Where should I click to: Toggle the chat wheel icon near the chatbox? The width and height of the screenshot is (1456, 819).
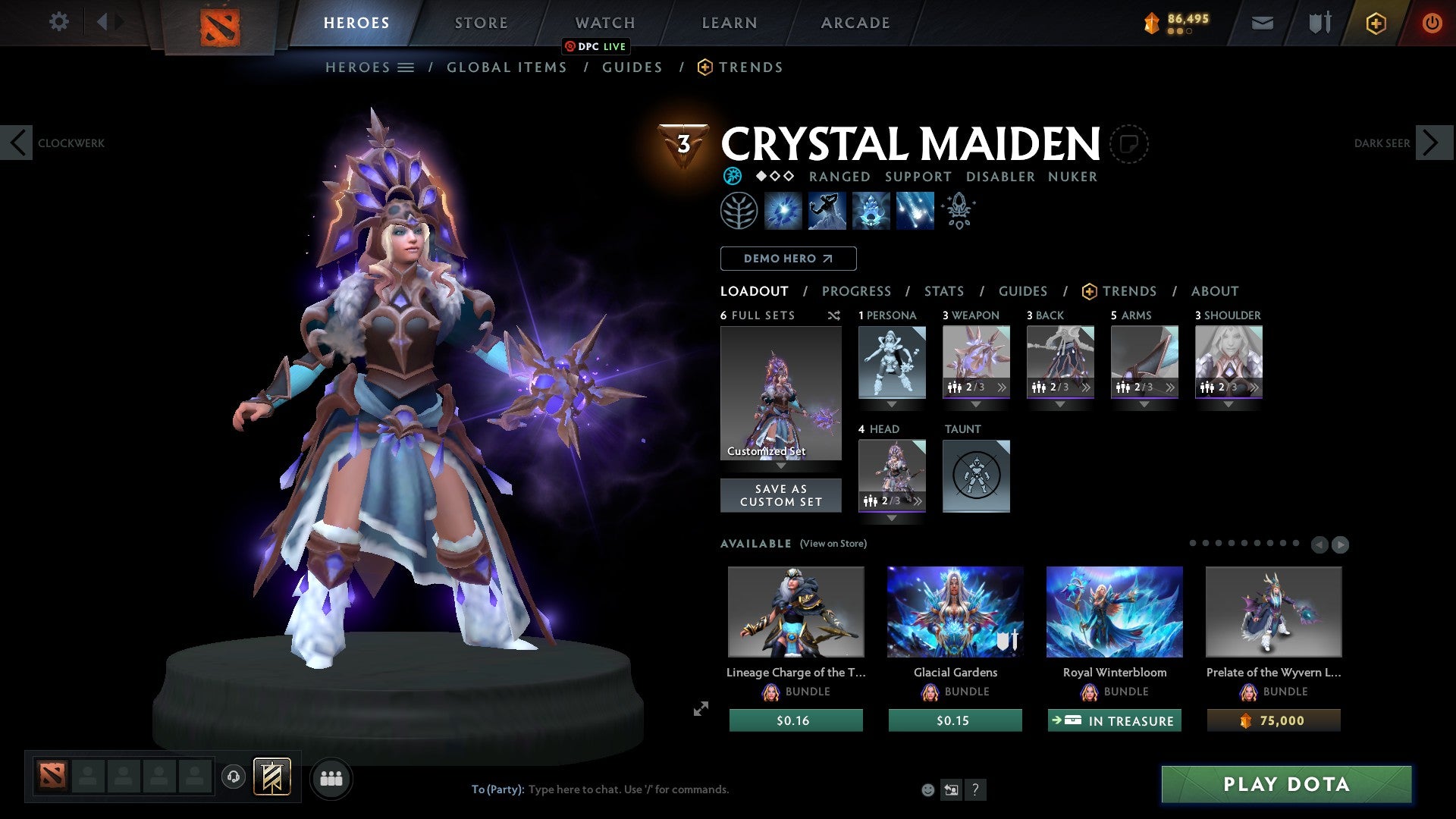[951, 789]
